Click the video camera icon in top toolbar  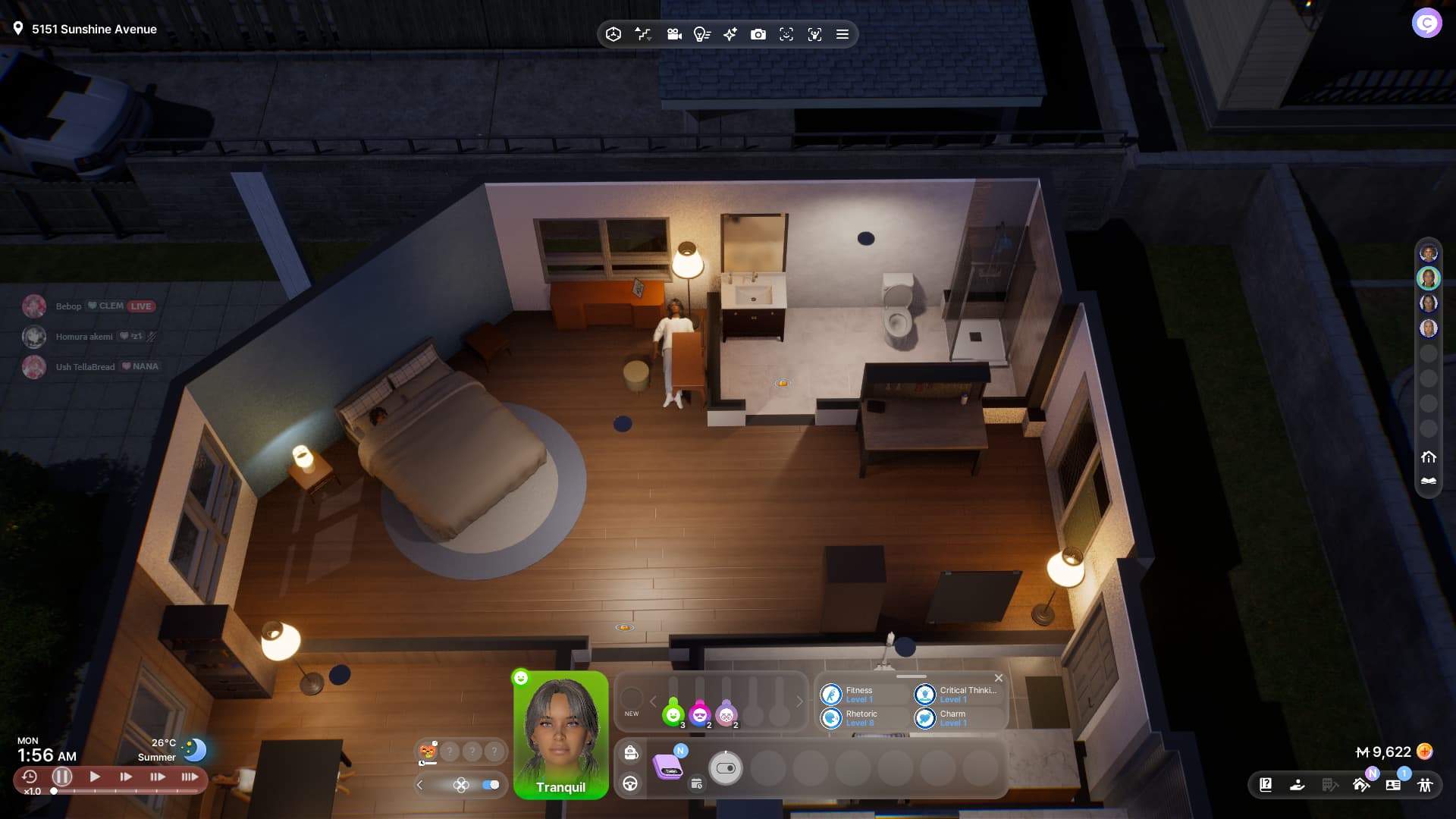[673, 34]
